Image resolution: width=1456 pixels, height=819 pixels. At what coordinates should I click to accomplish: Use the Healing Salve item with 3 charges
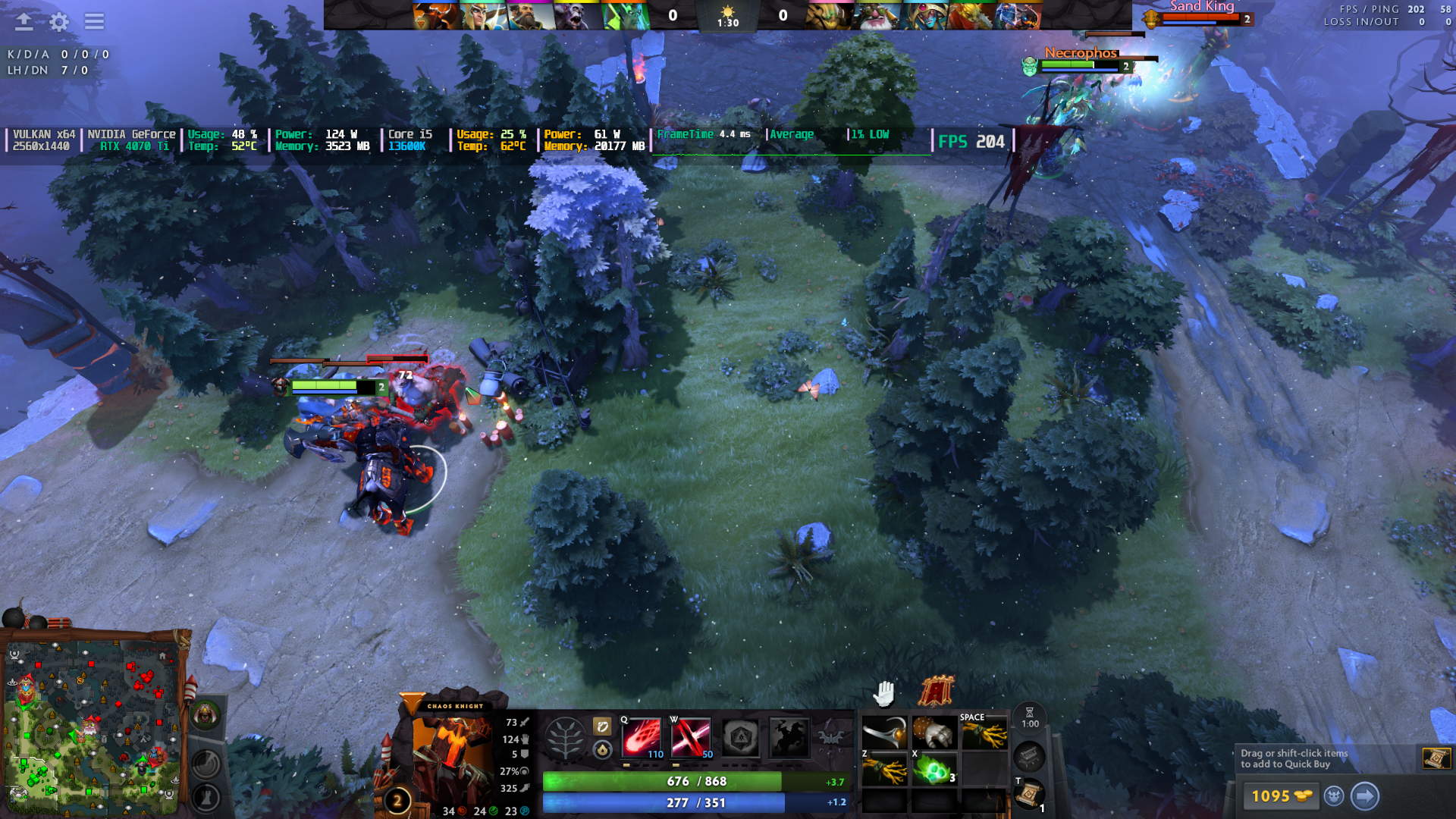[x=934, y=770]
